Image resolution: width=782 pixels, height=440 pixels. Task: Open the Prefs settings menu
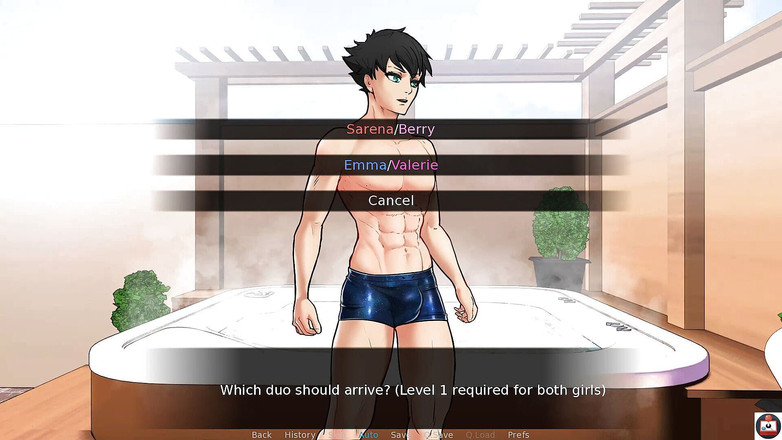519,435
